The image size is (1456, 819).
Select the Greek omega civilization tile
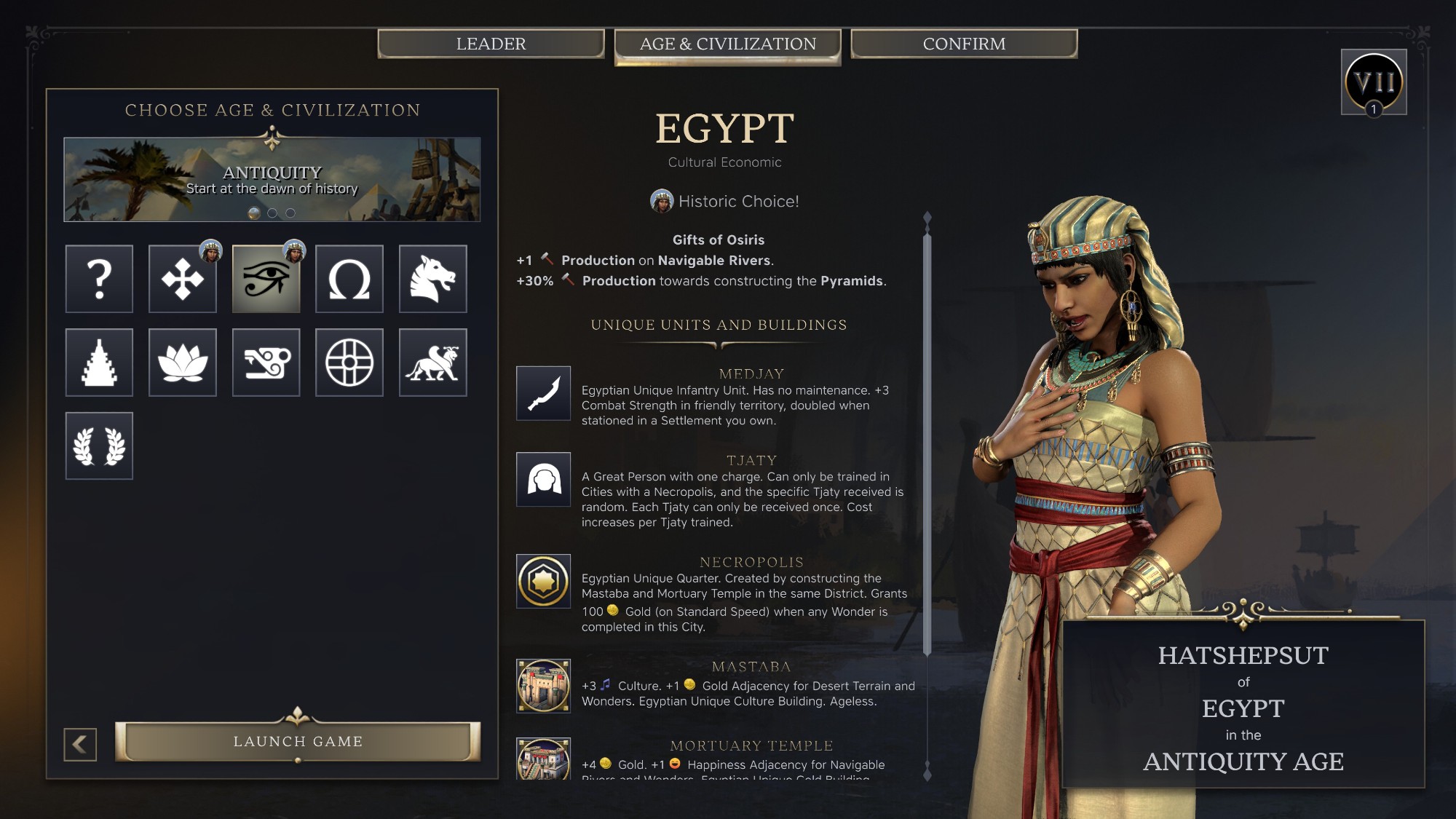pos(349,279)
